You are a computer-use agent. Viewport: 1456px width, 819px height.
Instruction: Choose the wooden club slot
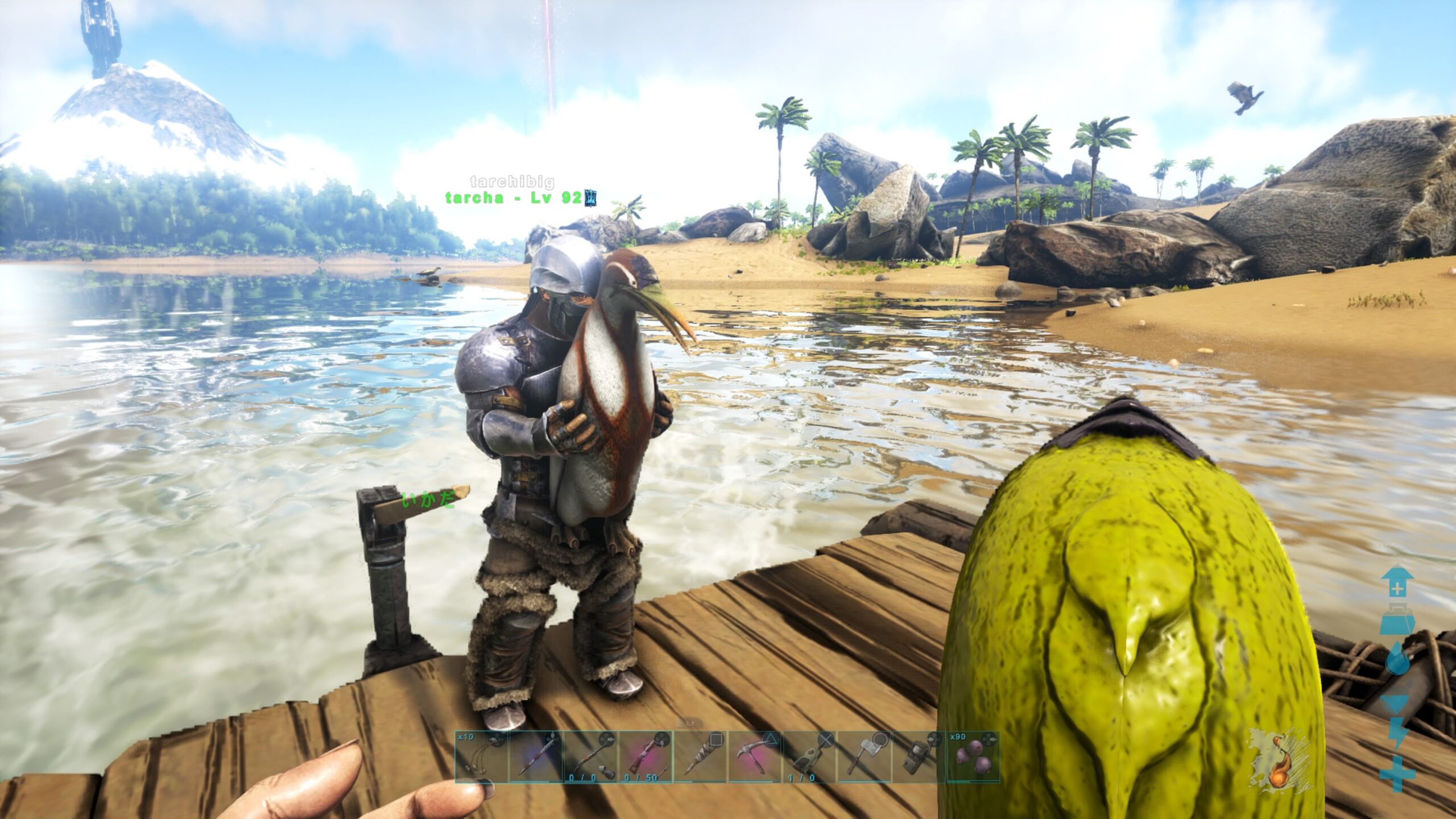700,757
